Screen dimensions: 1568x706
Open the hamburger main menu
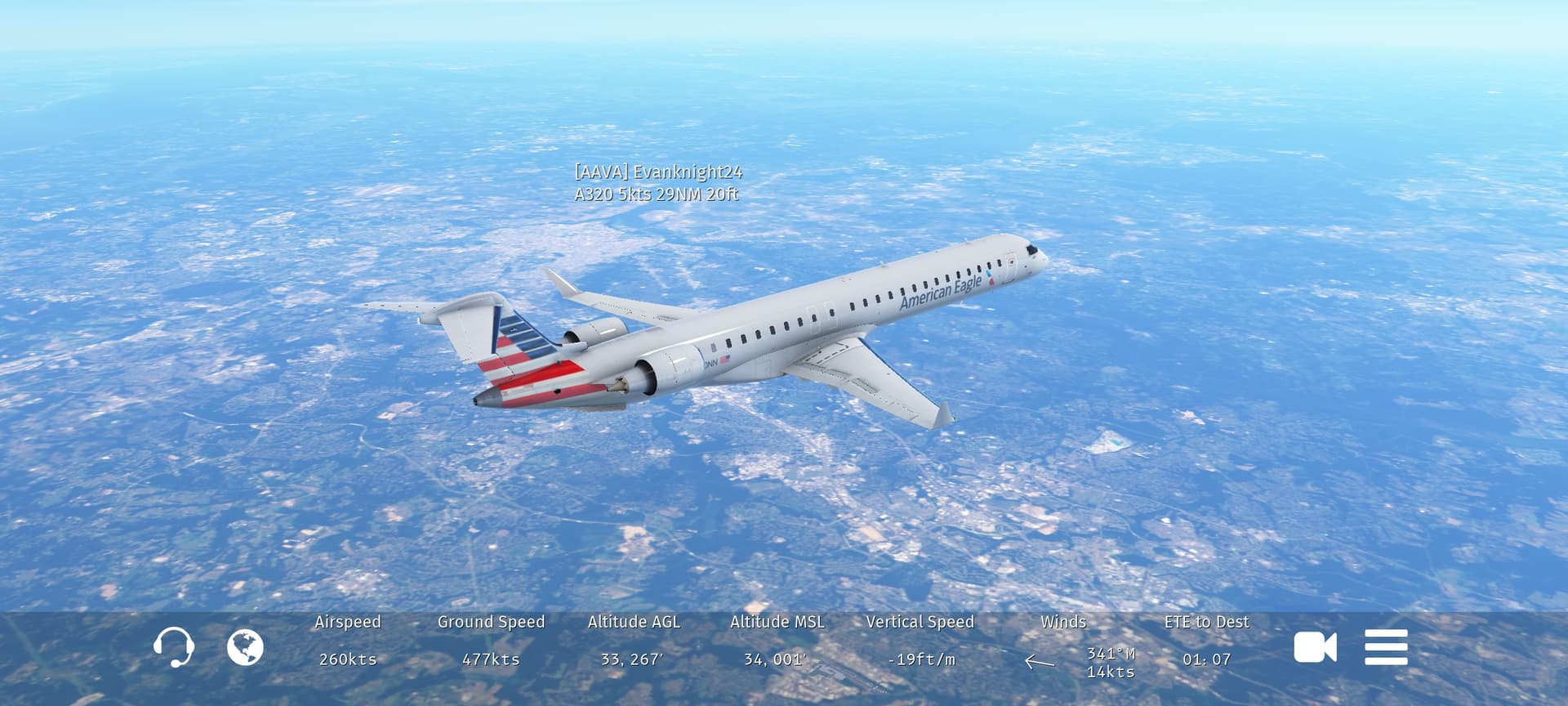(1386, 647)
